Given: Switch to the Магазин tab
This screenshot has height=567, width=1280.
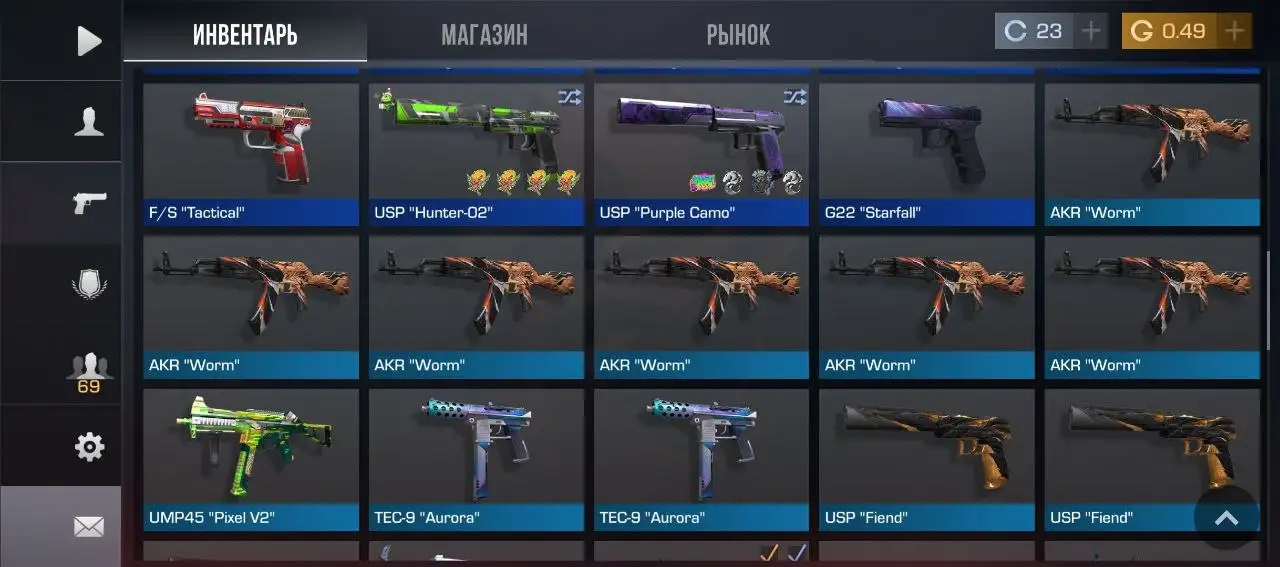Looking at the screenshot, I should [x=484, y=35].
